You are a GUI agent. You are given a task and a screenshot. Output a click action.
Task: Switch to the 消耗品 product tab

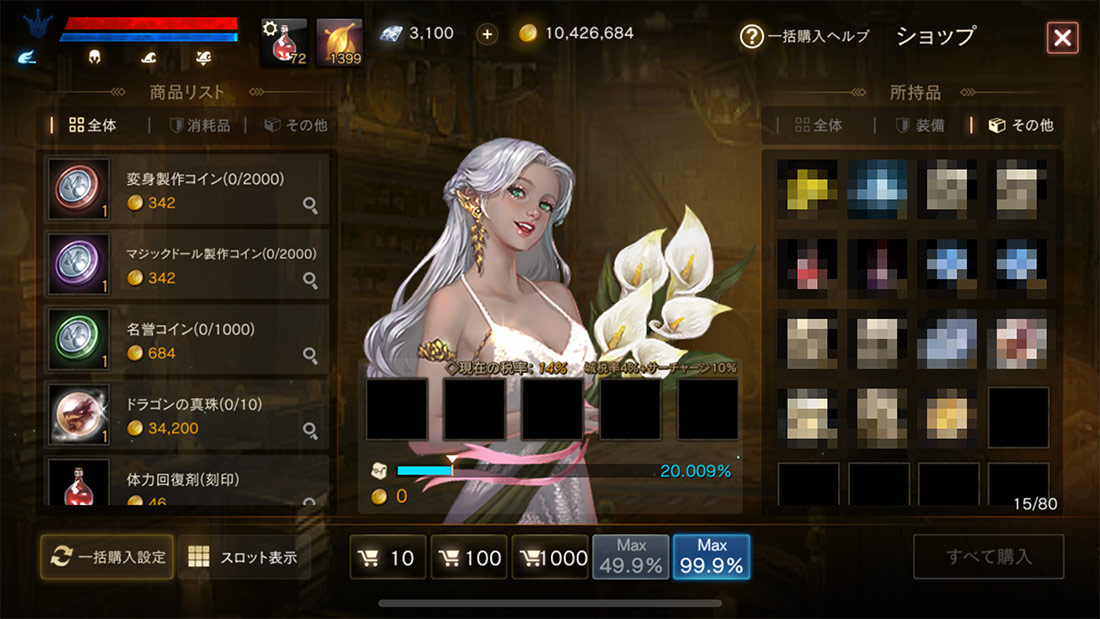(200, 126)
